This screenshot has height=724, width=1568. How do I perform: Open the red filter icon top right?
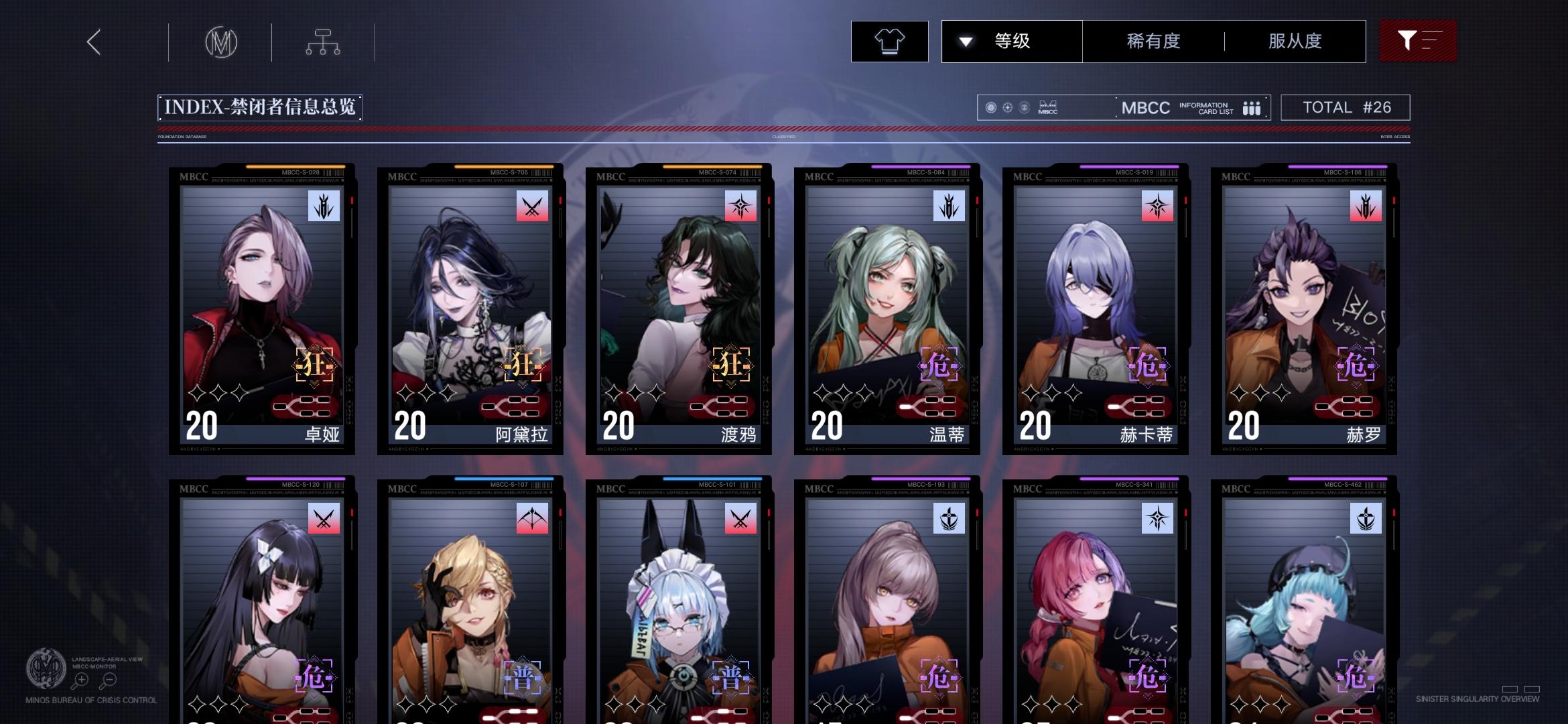[x=1416, y=42]
